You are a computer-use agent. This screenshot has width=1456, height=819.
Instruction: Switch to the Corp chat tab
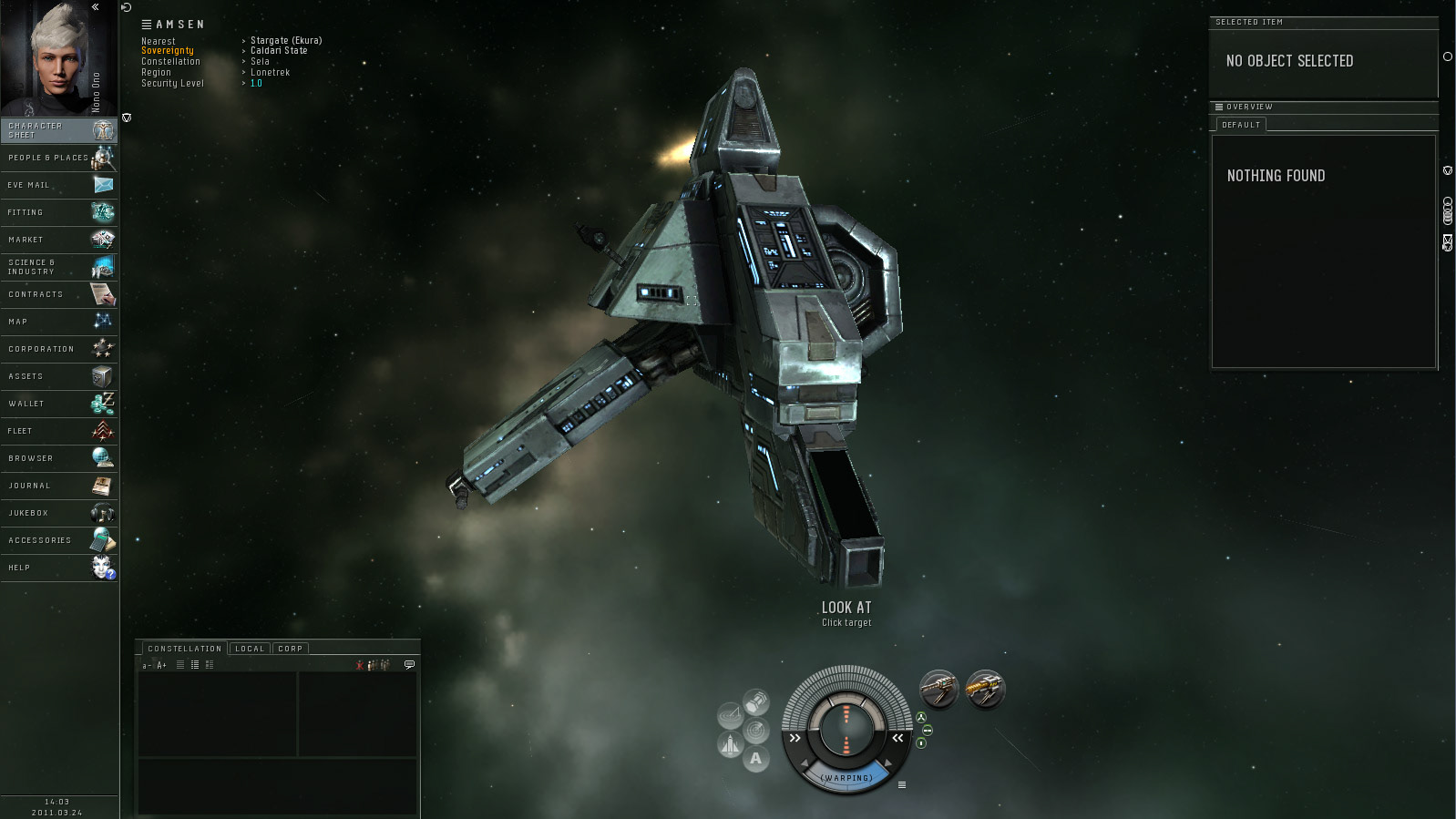coord(290,649)
